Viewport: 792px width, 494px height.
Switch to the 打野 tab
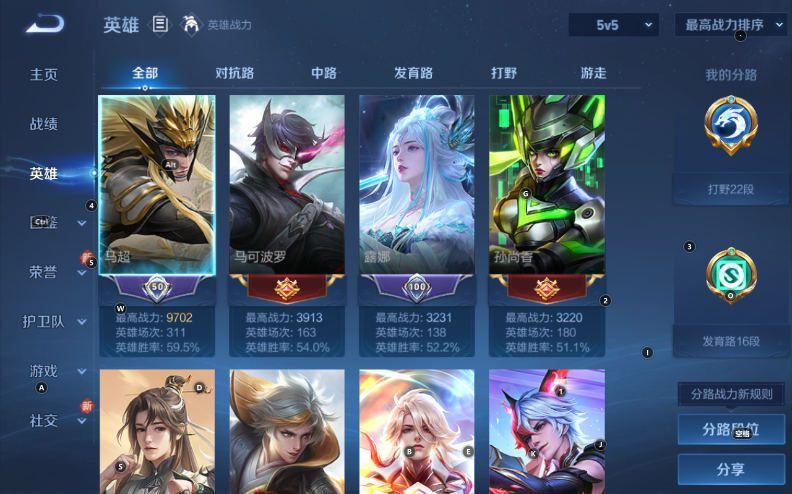coord(504,73)
